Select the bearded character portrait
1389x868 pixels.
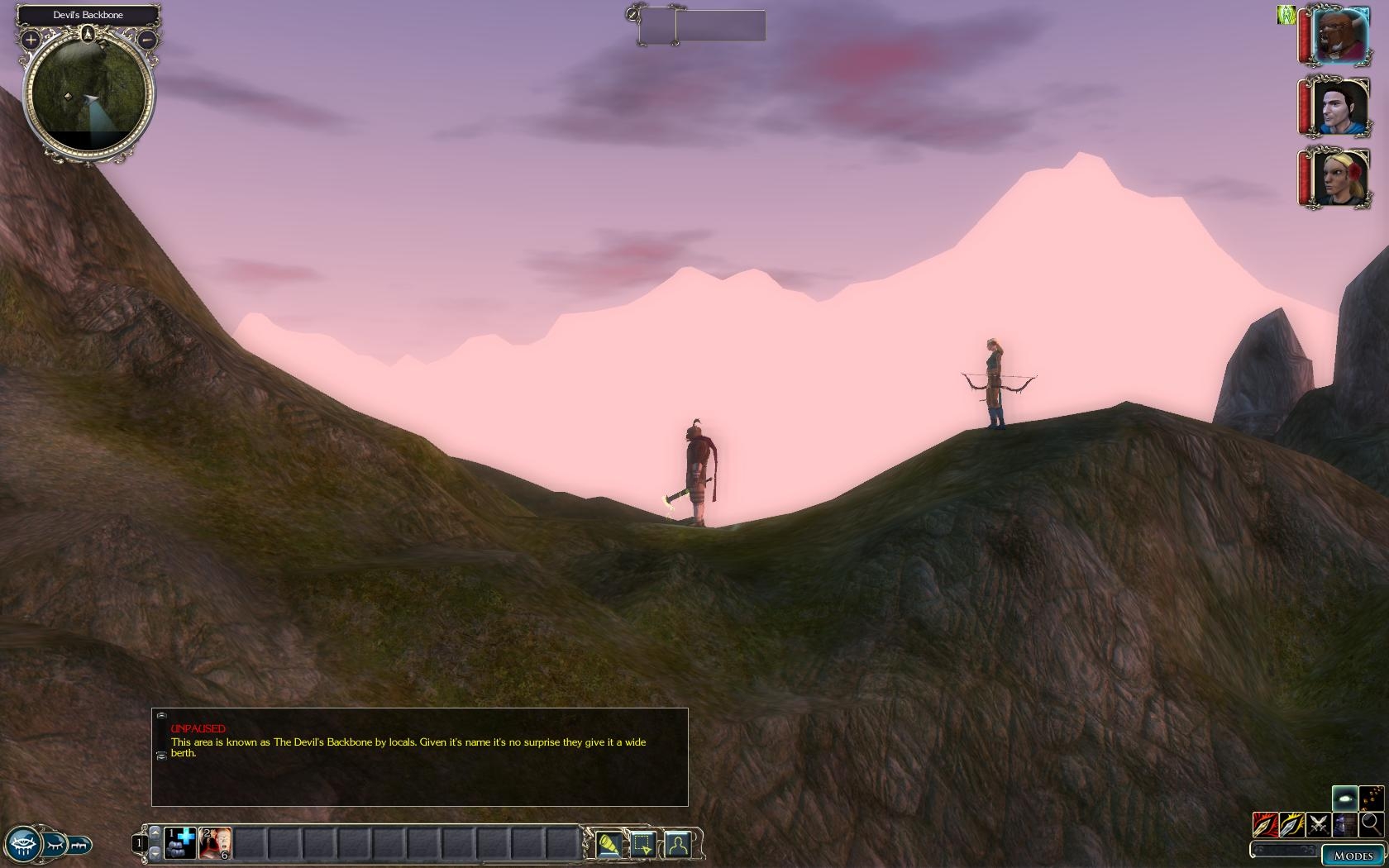coord(1339,36)
